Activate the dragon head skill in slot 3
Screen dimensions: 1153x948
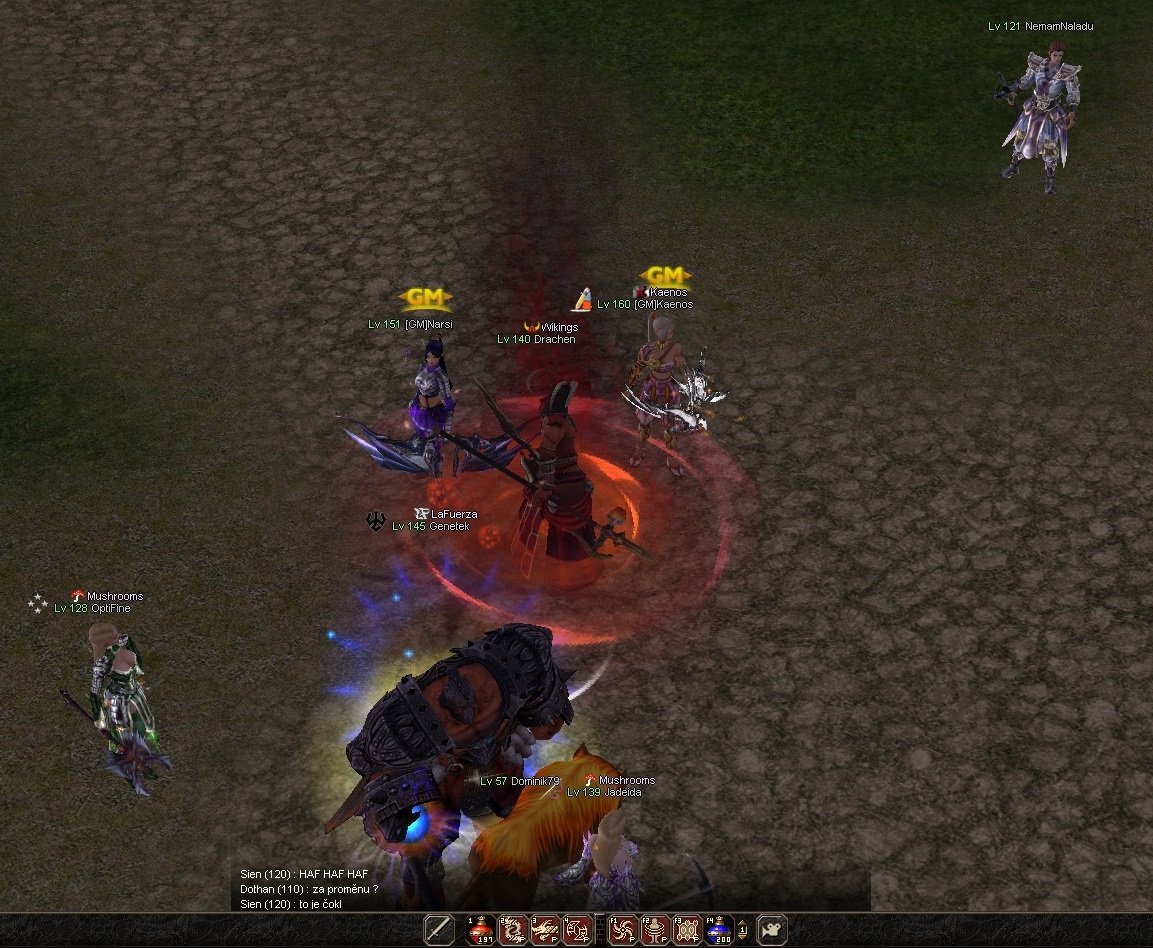tap(545, 930)
